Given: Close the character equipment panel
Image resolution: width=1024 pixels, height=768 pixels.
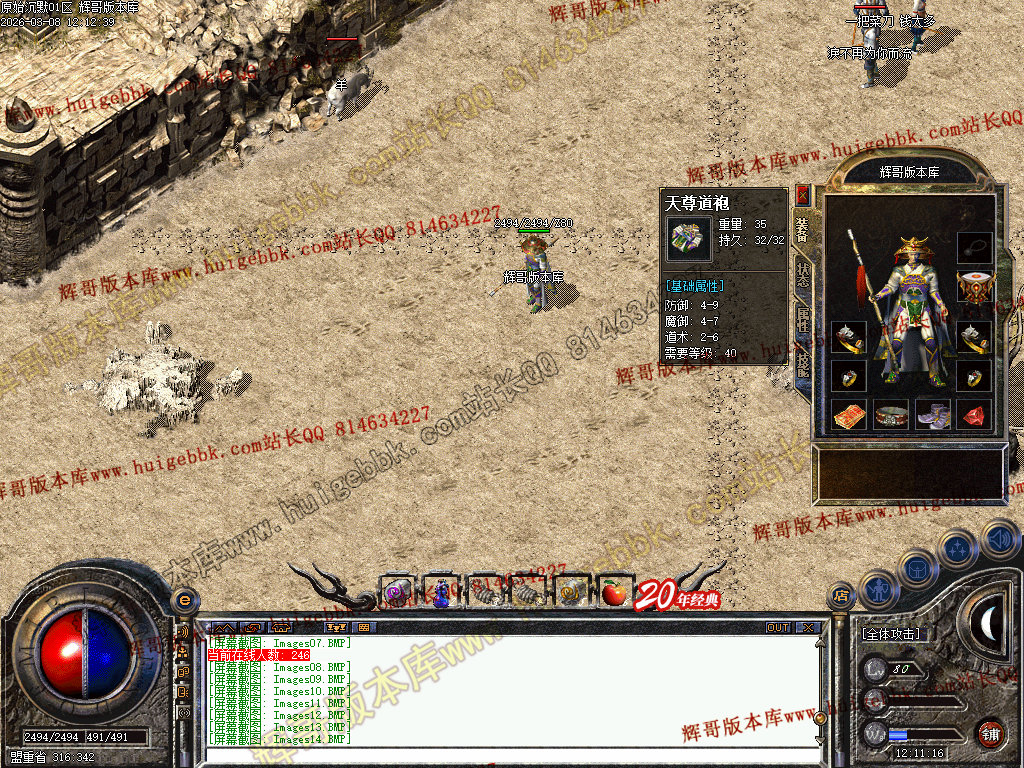Looking at the screenshot, I should tap(803, 195).
